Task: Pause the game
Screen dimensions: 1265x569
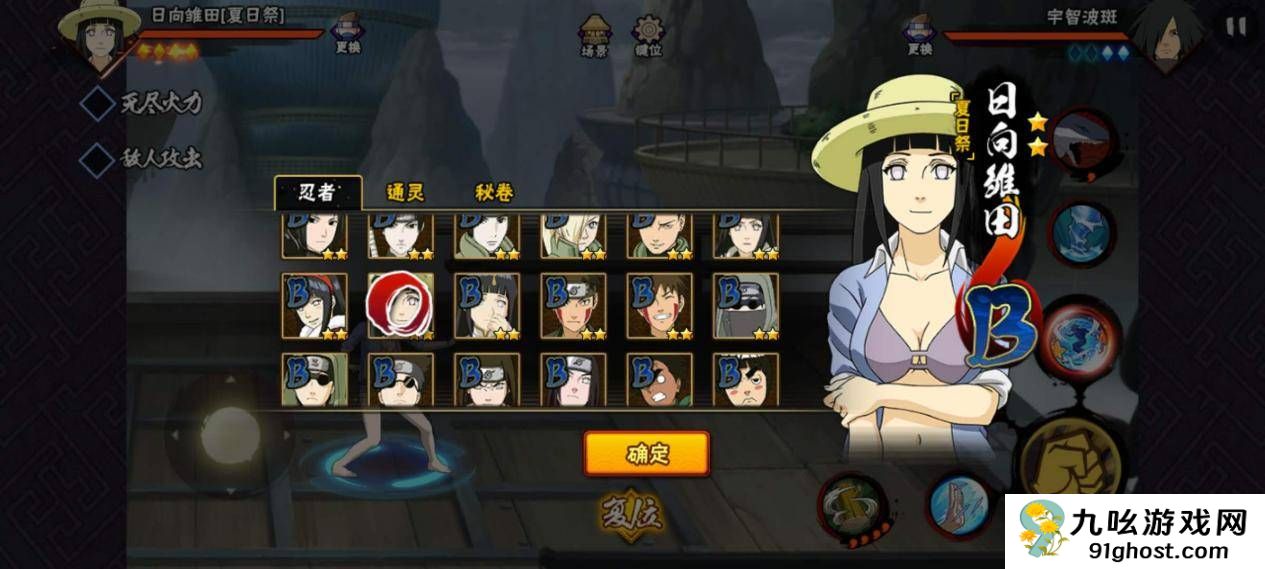Action: [1237, 27]
